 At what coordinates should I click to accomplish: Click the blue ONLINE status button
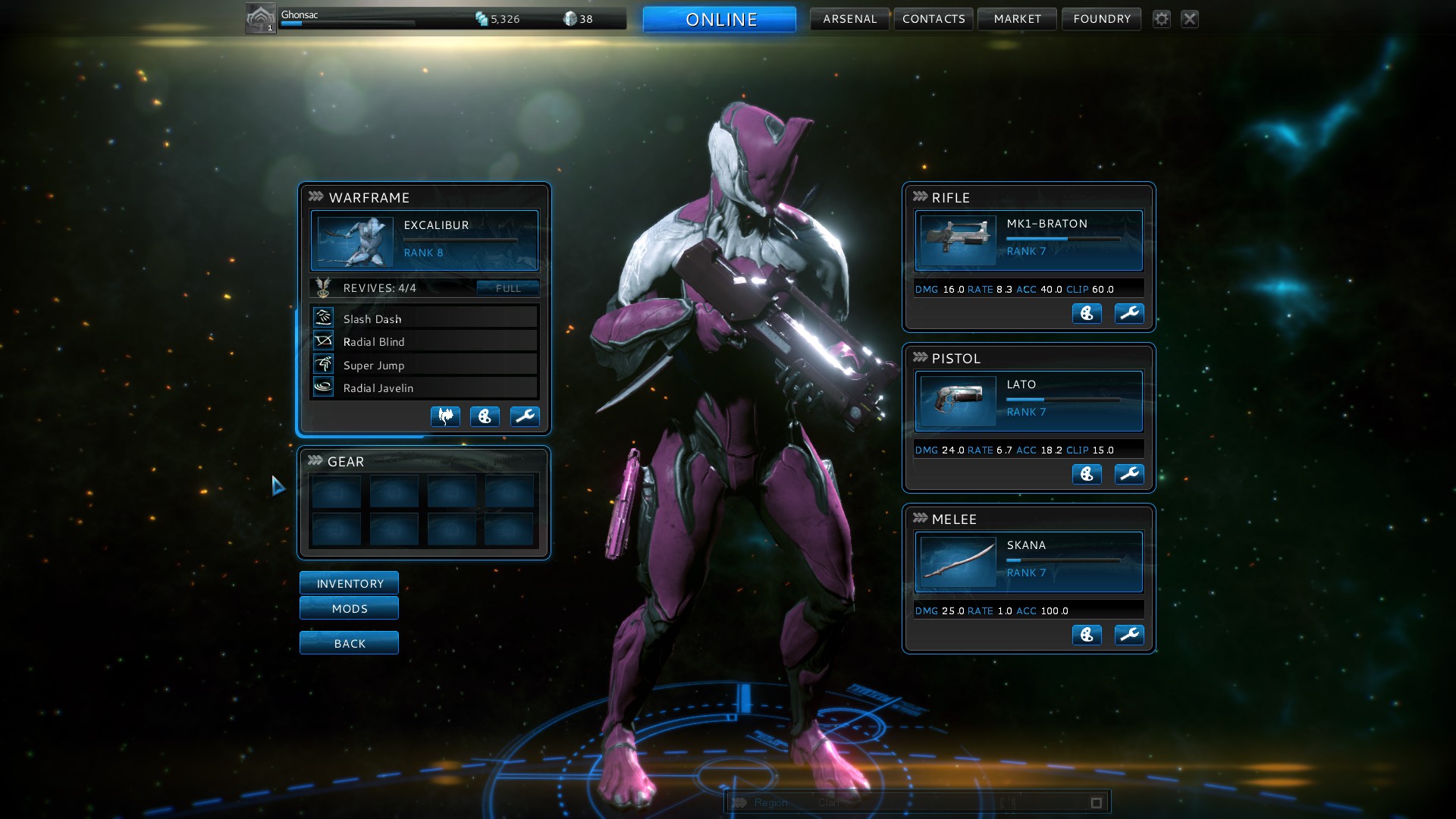[720, 19]
